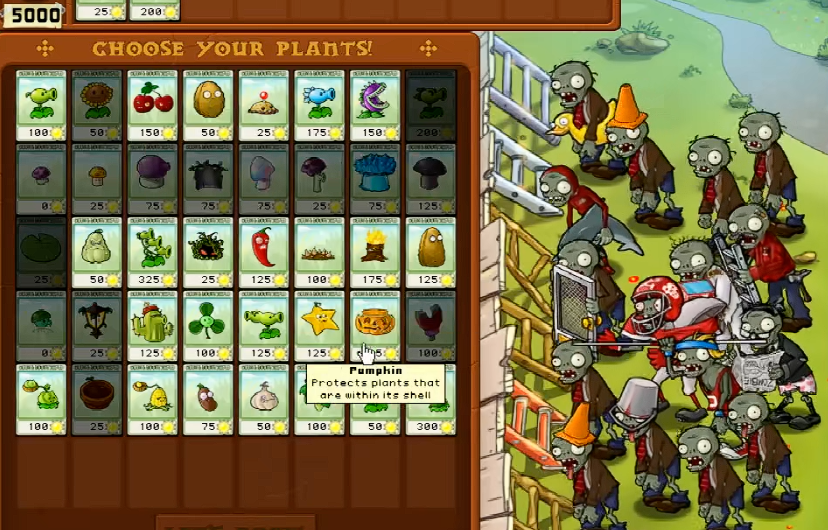828x530 pixels.
Task: Pick the Wall-nut seed packet
Action: tap(208, 104)
